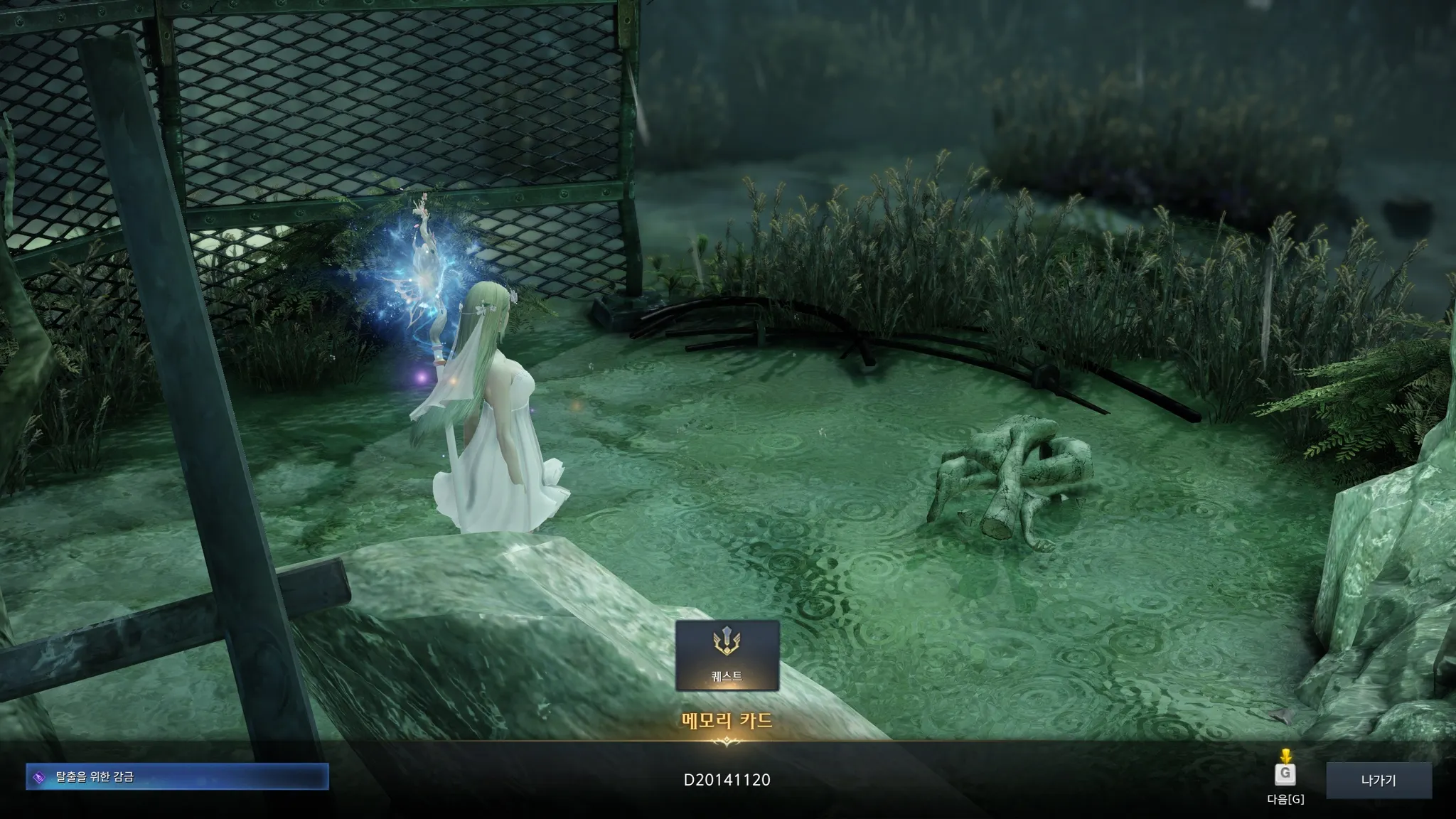Click the 나가기 exit button
Viewport: 1456px width, 819px height.
point(1379,780)
